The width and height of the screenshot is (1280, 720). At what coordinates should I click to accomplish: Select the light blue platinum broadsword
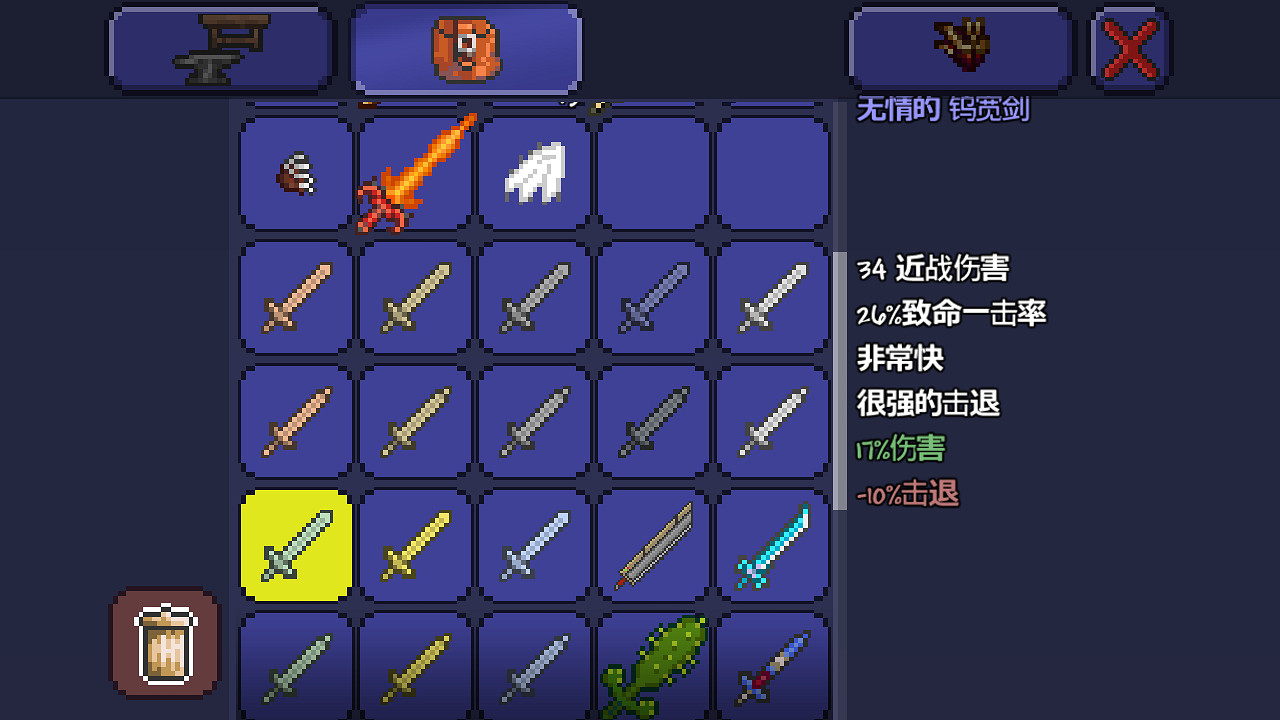(x=532, y=546)
